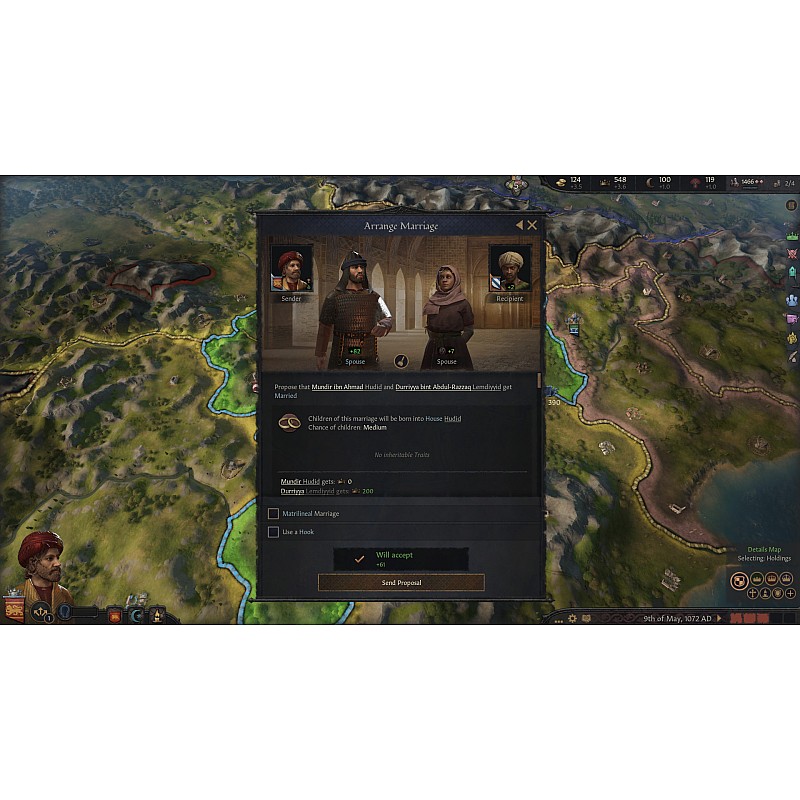800x800 pixels.
Task: Switch to the realms shield map mode
Action: pos(740,580)
